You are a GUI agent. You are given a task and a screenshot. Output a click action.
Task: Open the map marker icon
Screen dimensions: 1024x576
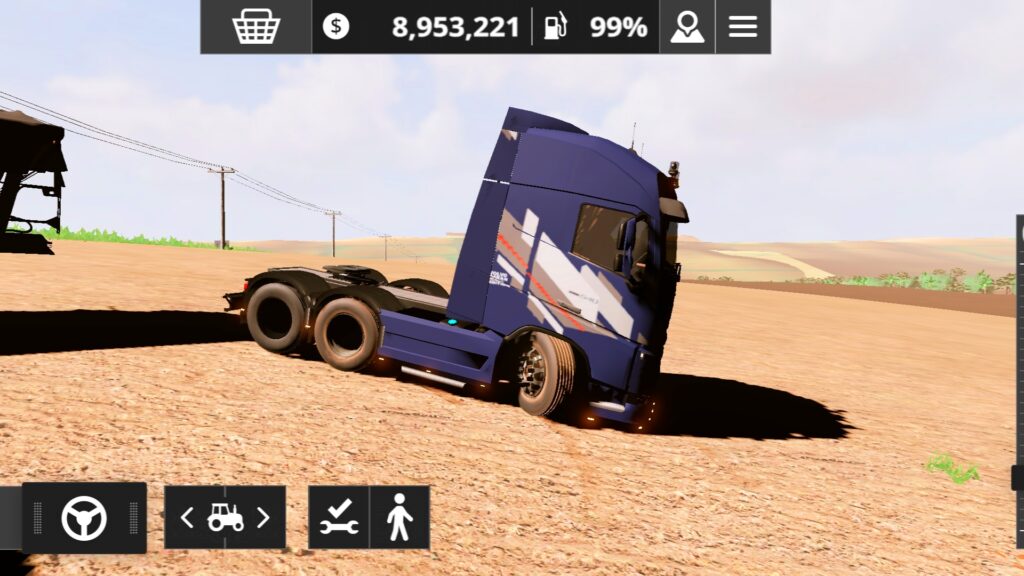click(x=687, y=26)
